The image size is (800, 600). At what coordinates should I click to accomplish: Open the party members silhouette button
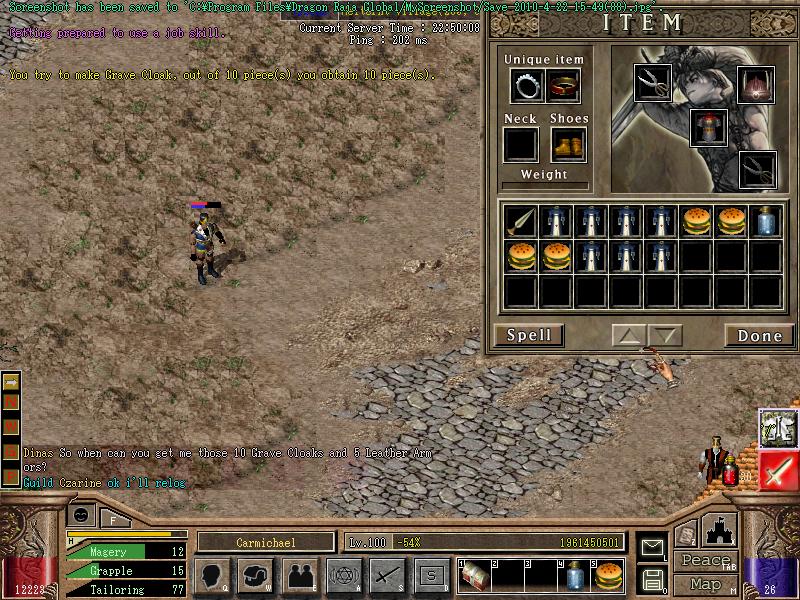point(300,575)
